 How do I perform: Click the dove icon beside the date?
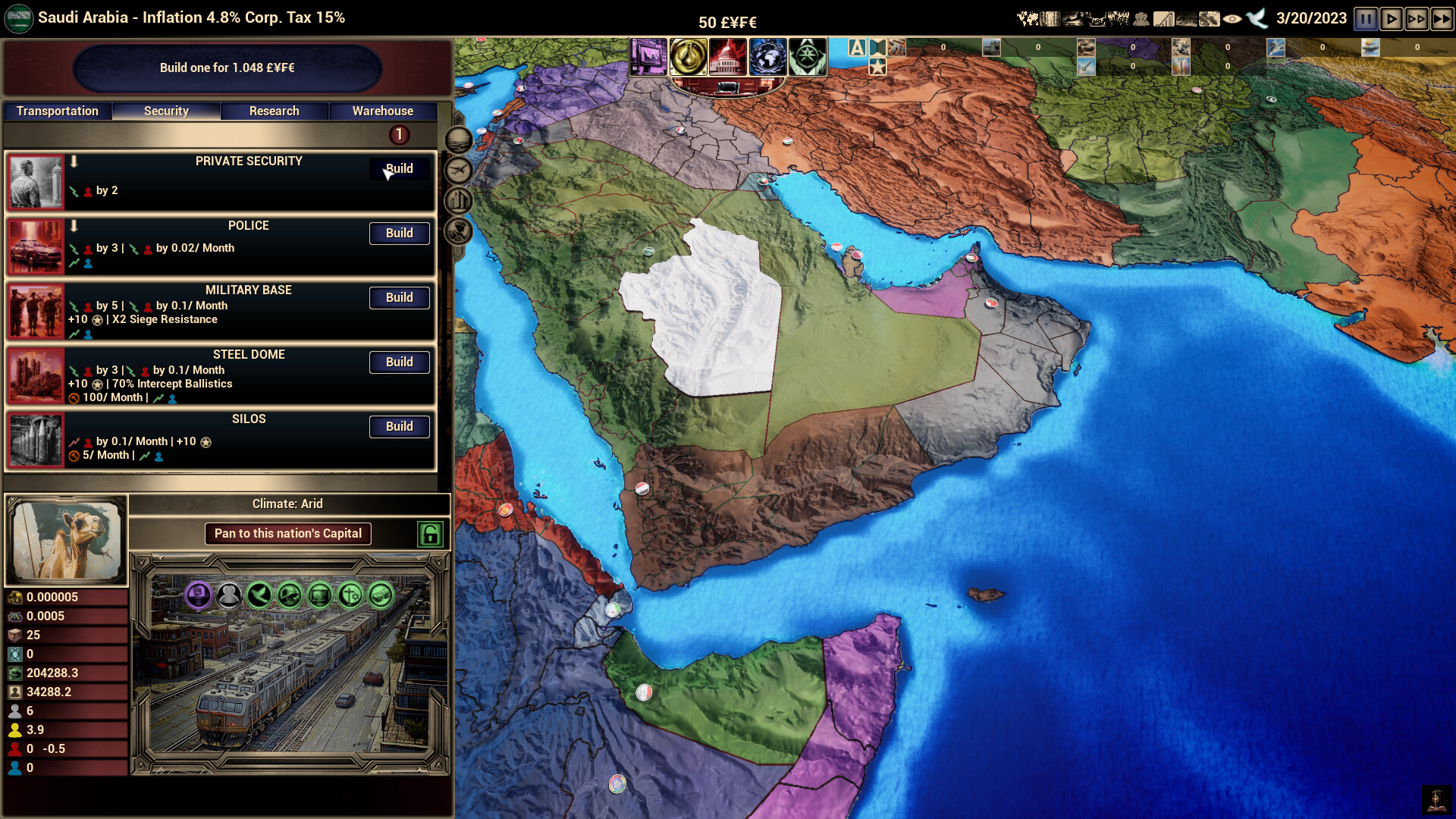[x=1255, y=19]
